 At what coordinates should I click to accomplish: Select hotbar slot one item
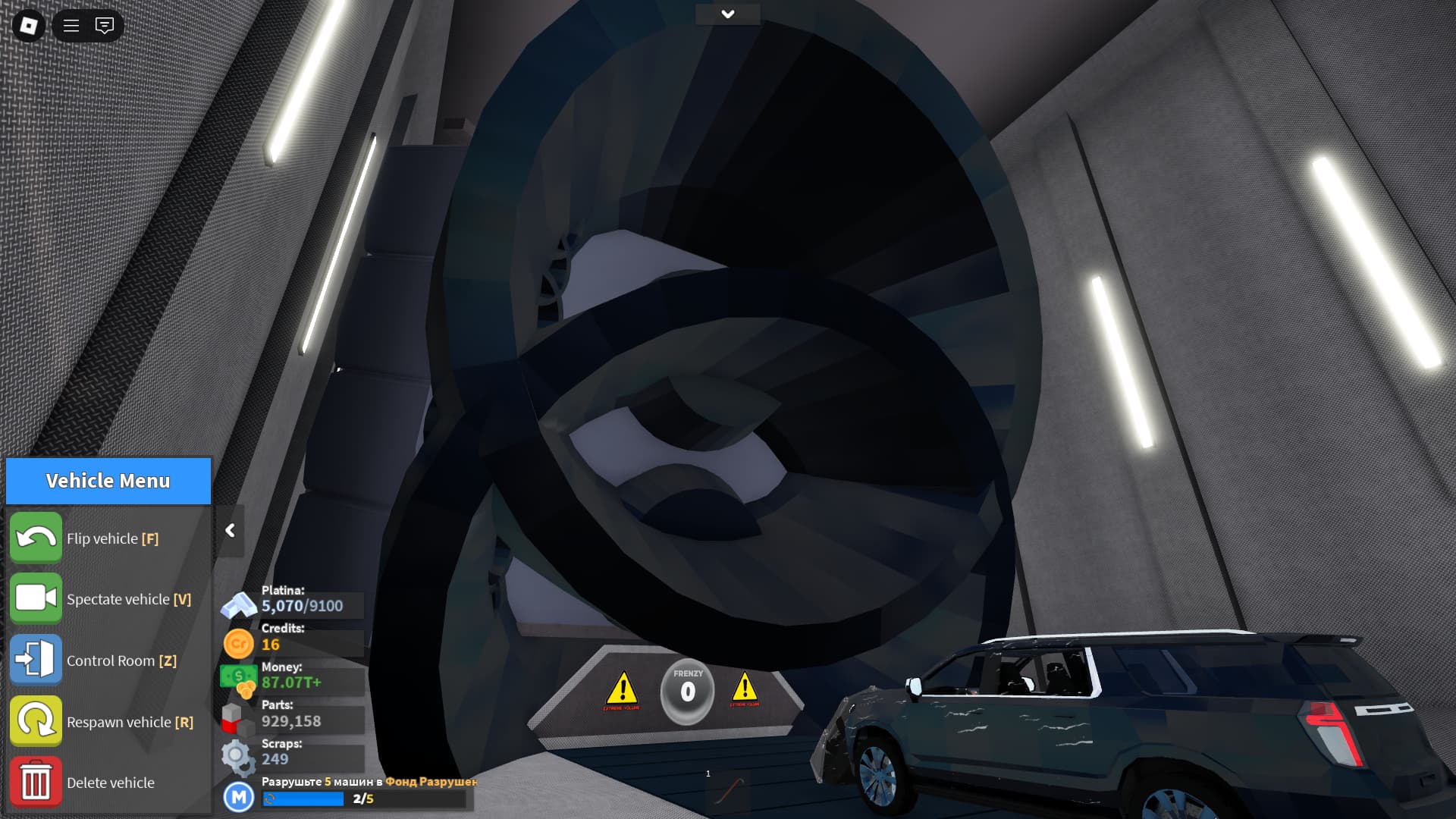(728, 792)
